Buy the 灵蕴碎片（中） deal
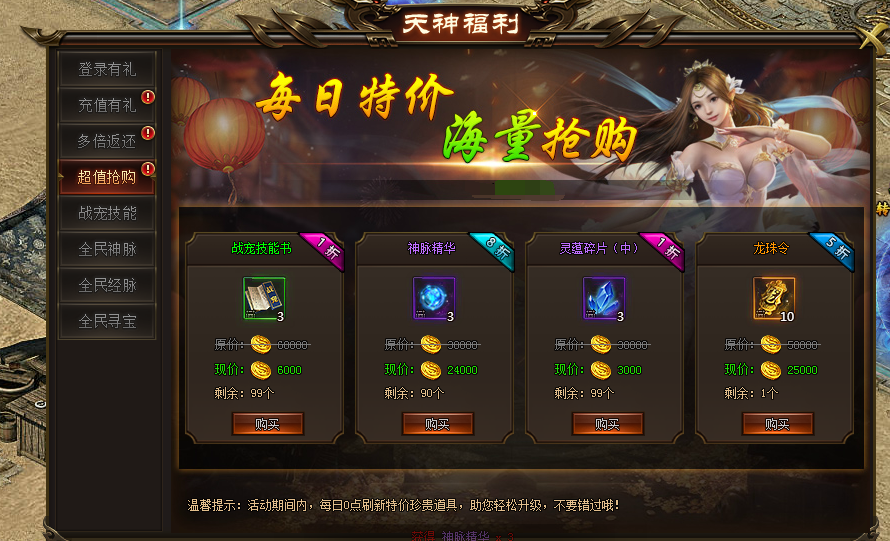This screenshot has height=541, width=890. click(607, 424)
